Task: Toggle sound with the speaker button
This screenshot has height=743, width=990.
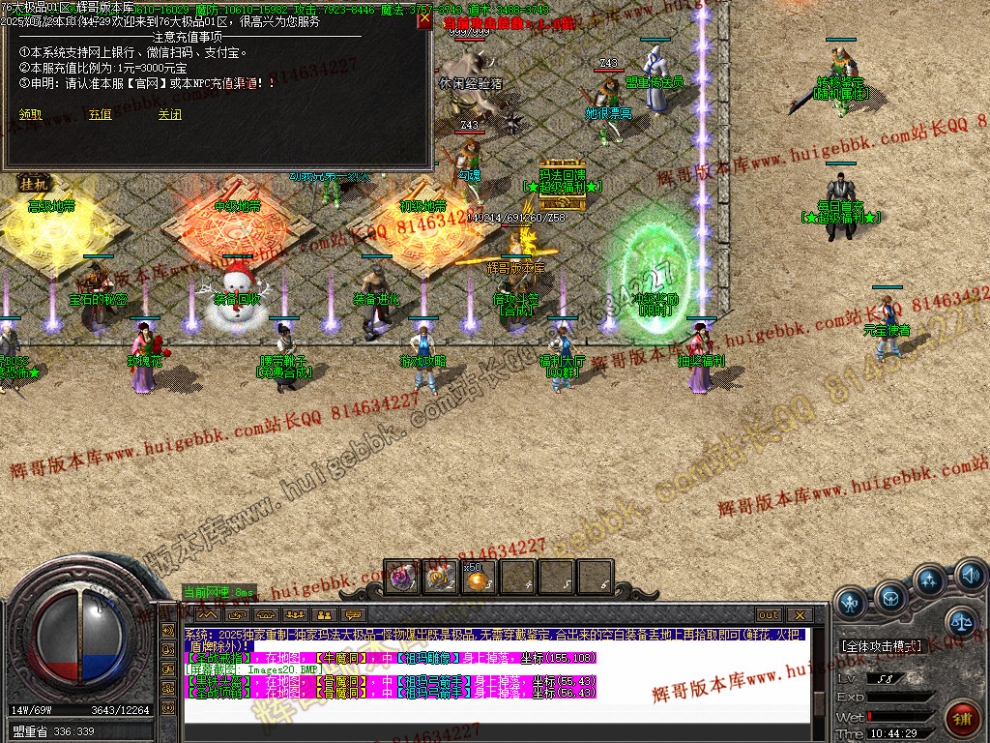Action: pyautogui.click(x=968, y=575)
